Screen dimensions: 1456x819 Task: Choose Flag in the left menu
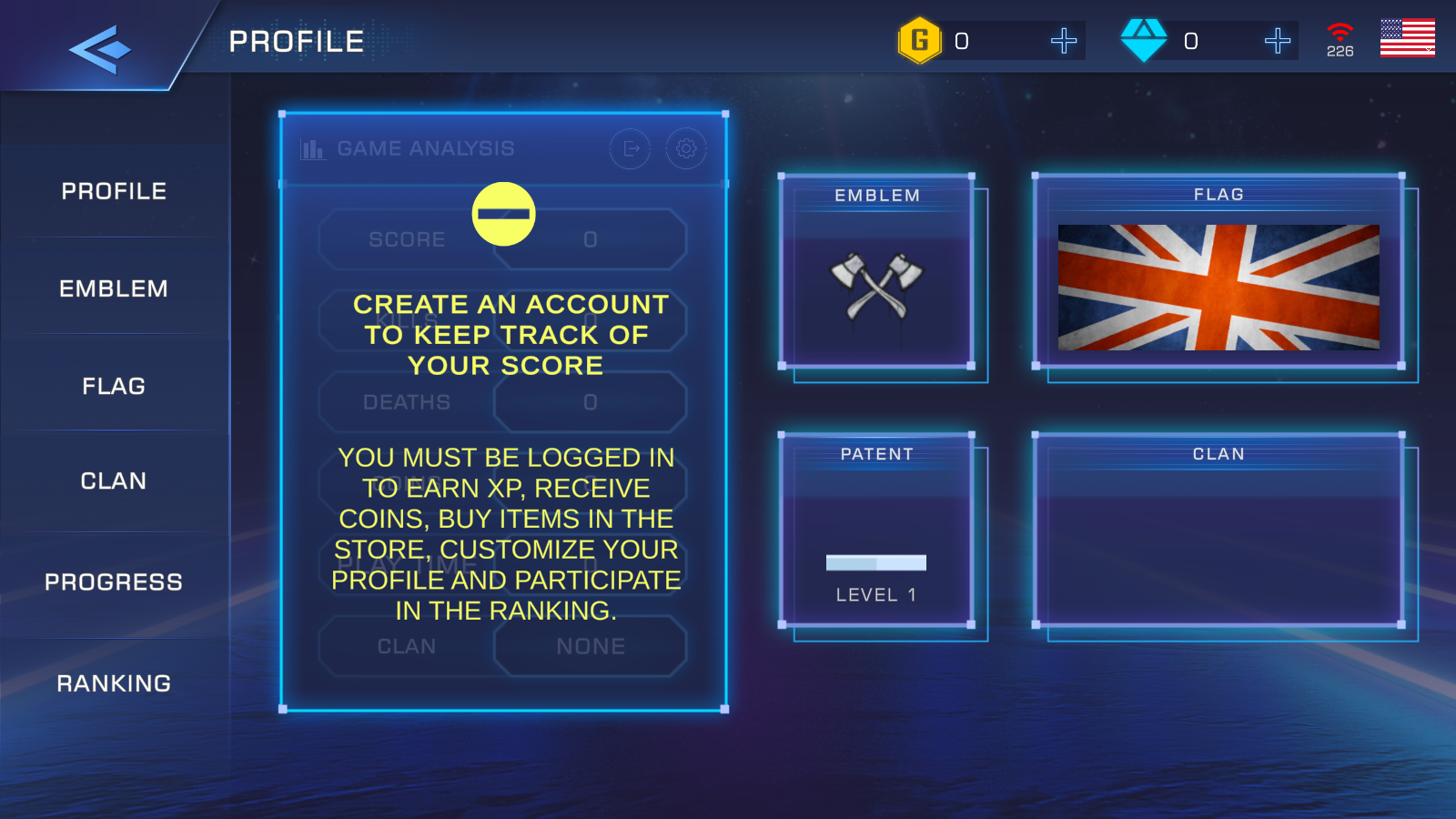(x=114, y=386)
